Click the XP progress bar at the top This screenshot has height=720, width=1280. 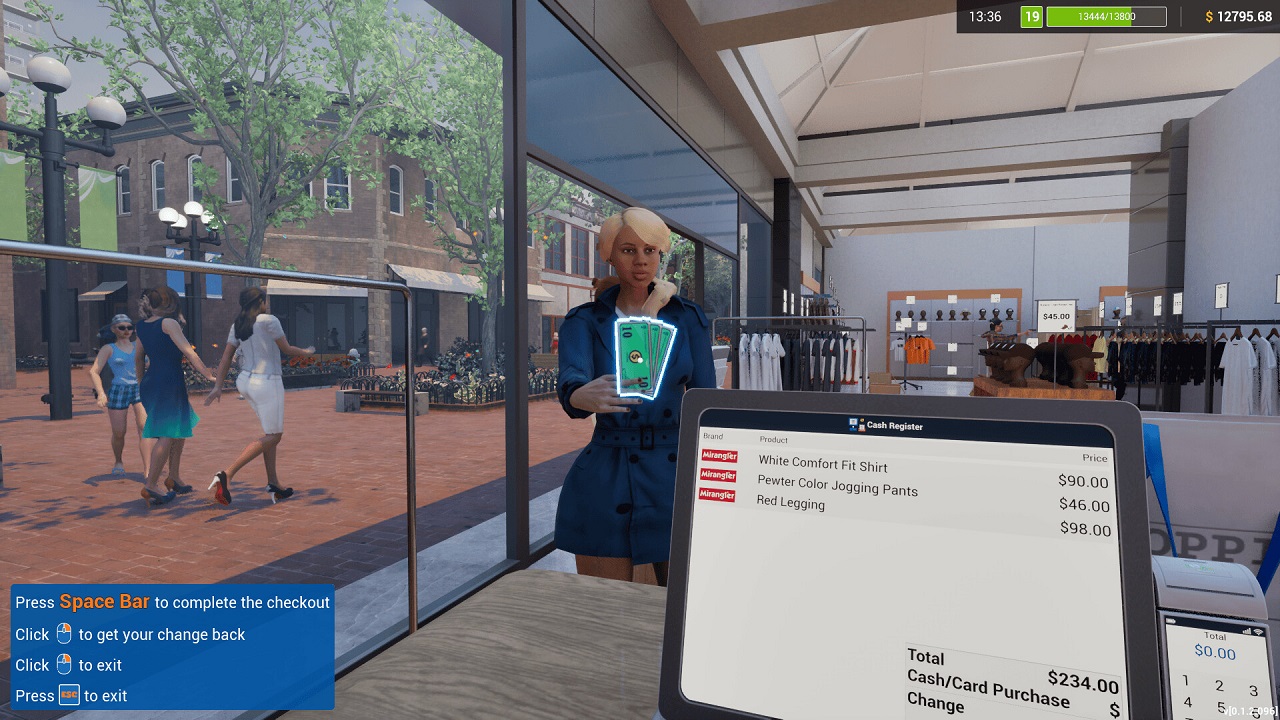[1106, 16]
